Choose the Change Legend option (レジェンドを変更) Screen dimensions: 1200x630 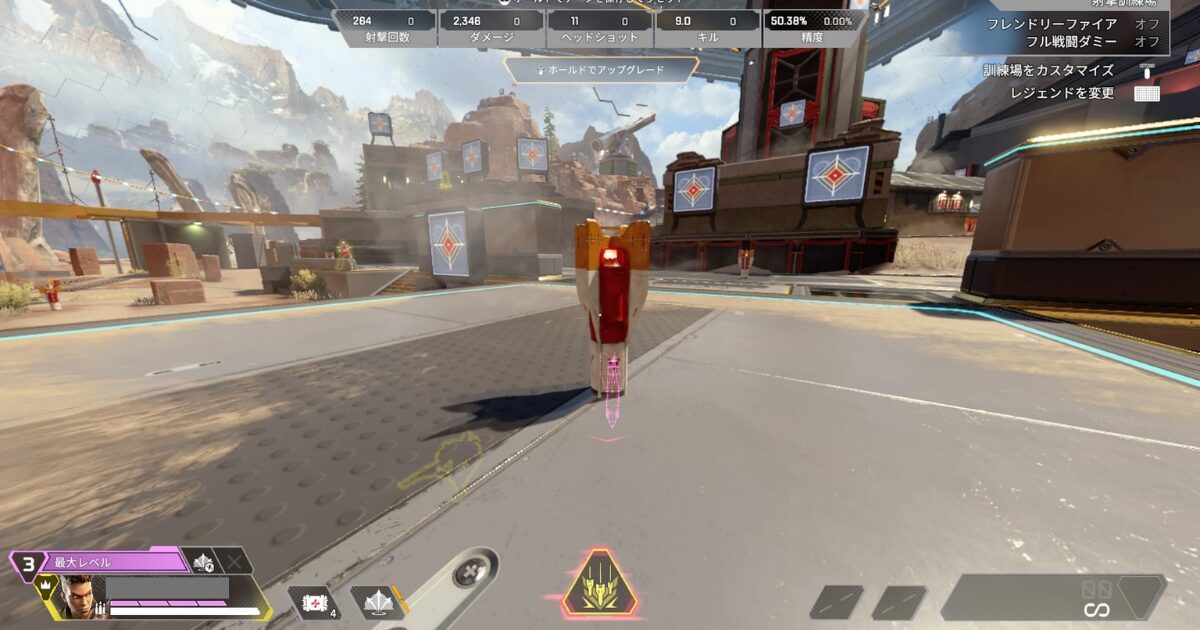(1062, 93)
